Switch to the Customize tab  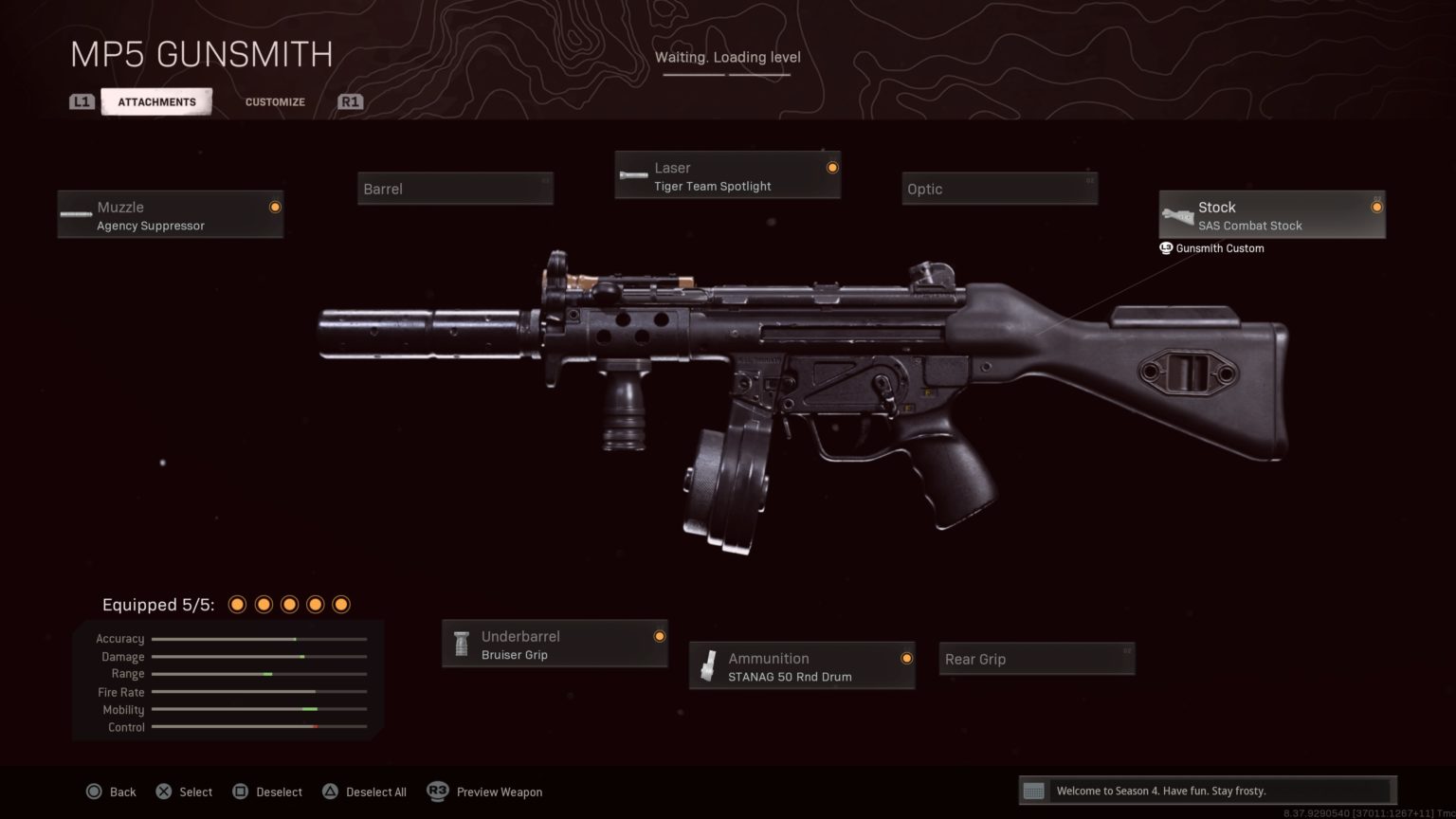274,101
